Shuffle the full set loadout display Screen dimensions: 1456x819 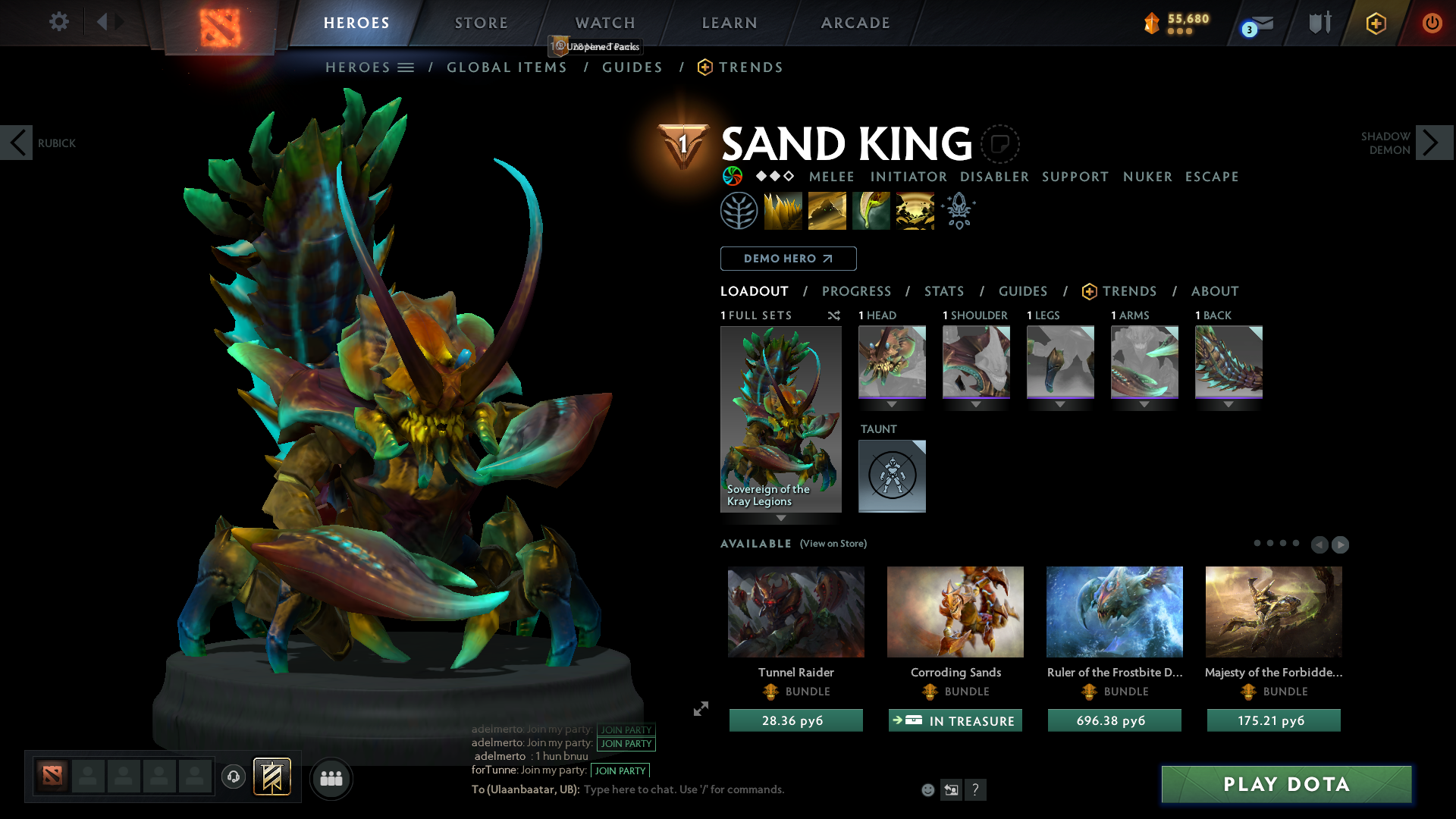833,315
